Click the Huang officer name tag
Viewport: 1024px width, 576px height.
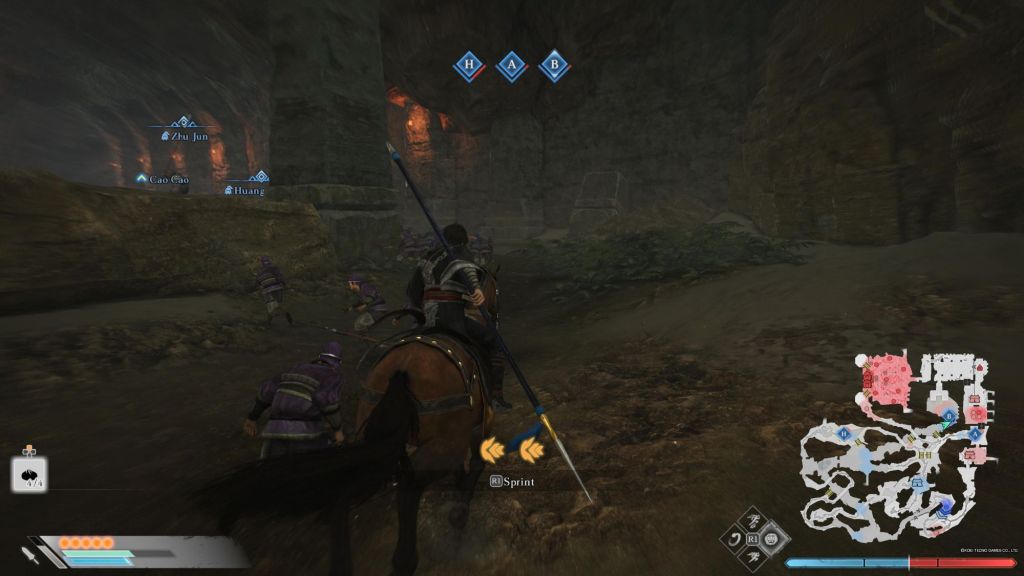(246, 189)
